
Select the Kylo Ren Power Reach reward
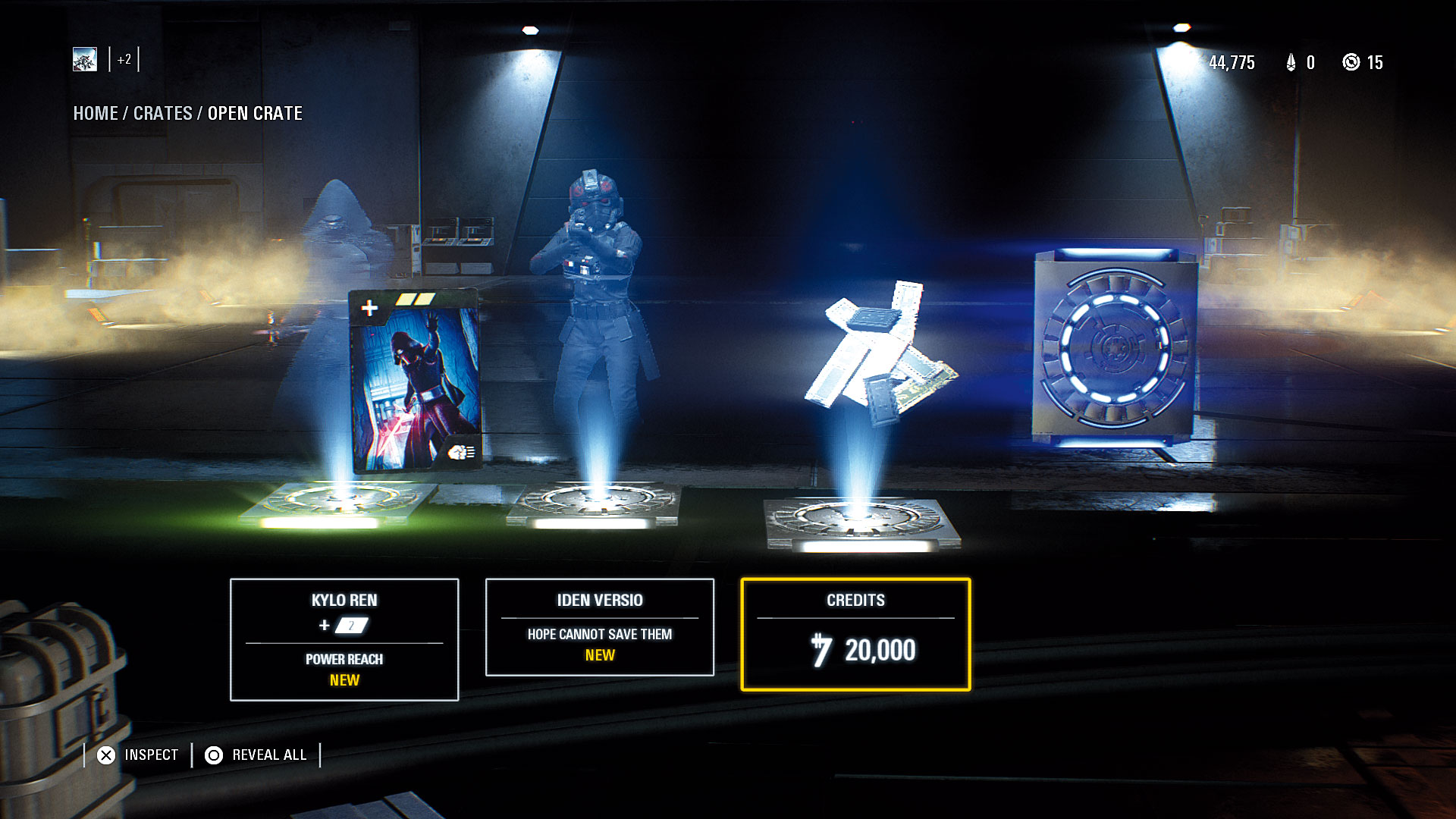344,639
